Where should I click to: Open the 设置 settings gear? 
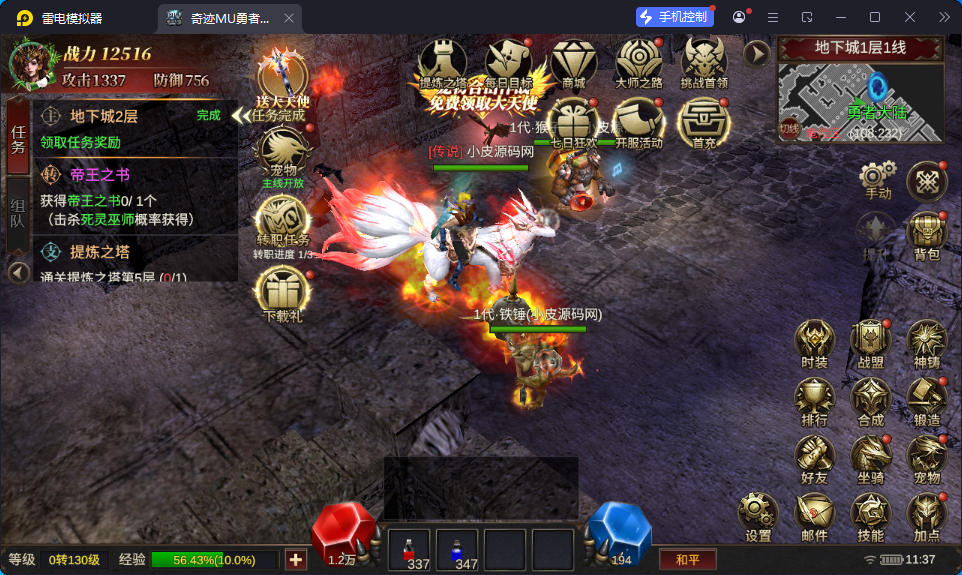(x=758, y=514)
